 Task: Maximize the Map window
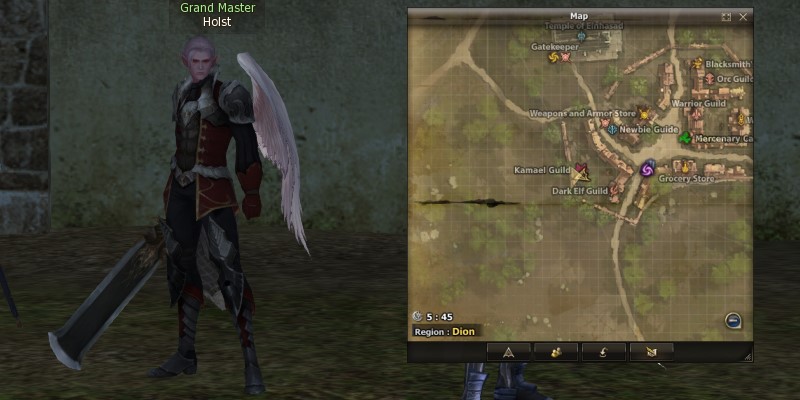tap(727, 17)
